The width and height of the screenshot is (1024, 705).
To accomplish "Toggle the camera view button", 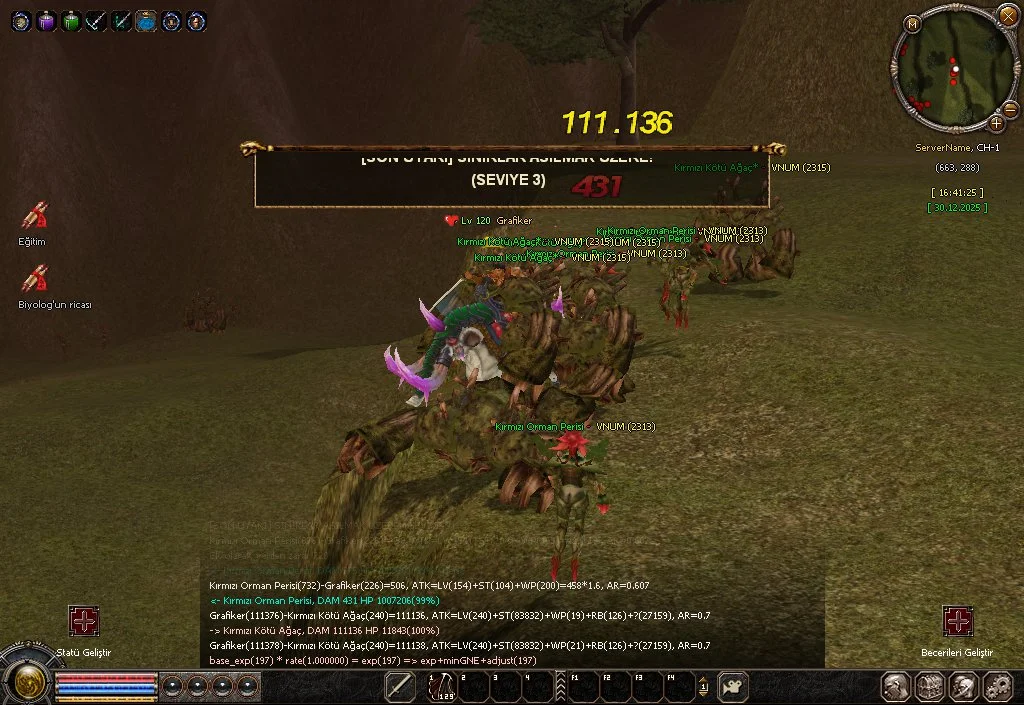I will pyautogui.click(x=733, y=687).
